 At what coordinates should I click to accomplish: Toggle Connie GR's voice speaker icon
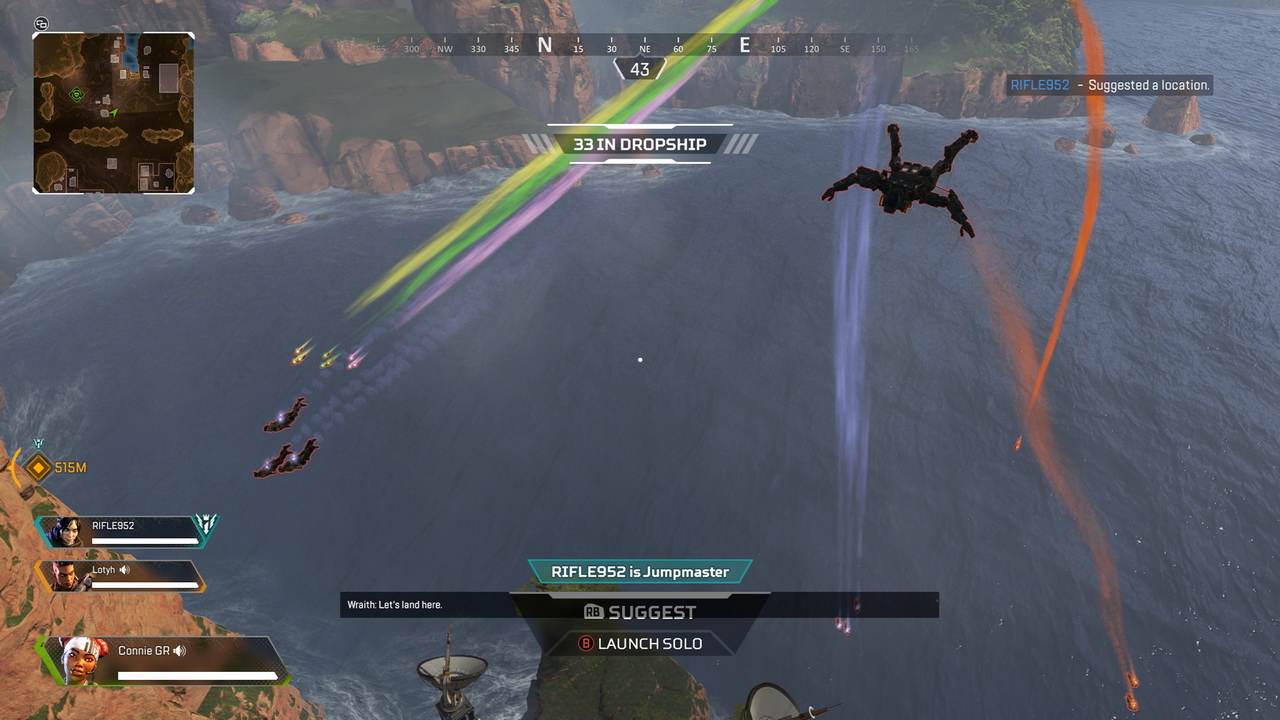[x=179, y=651]
